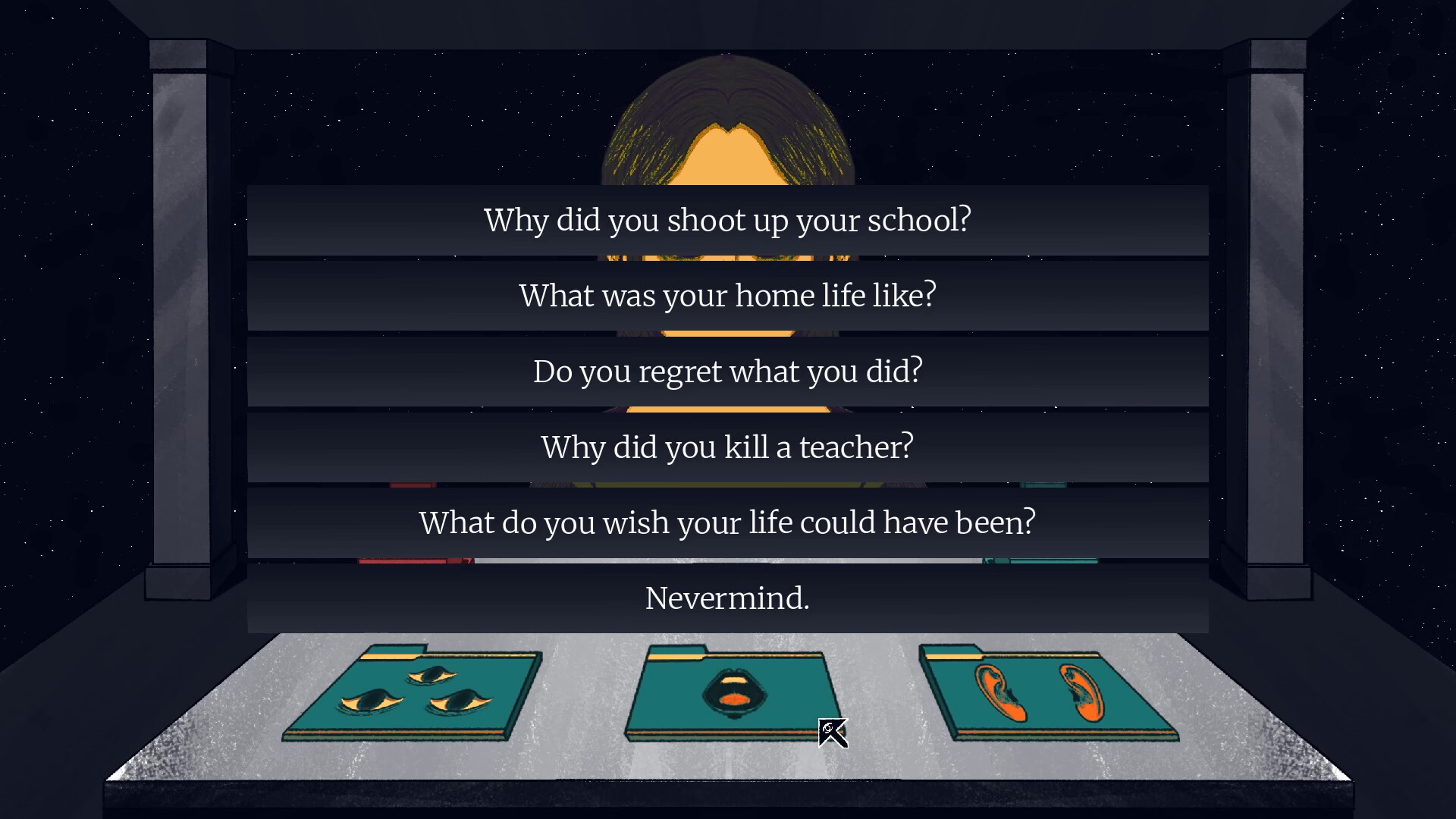Click the teal segment right of the meter
Viewport: 1456px width, 819px height.
coord(1040,561)
